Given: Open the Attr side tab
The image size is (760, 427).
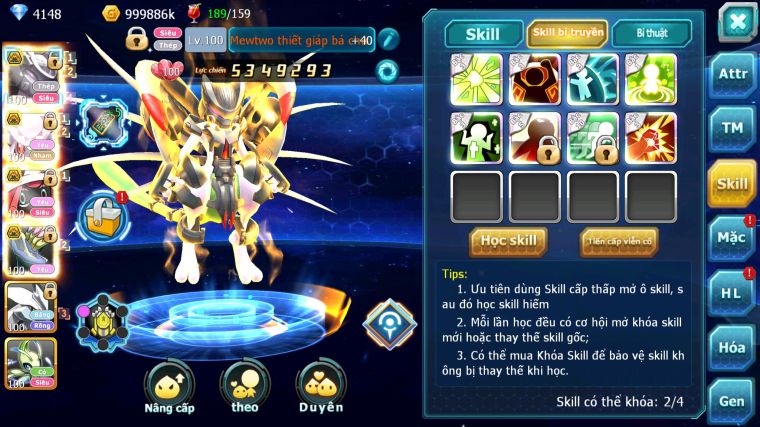Looking at the screenshot, I should pyautogui.click(x=732, y=74).
